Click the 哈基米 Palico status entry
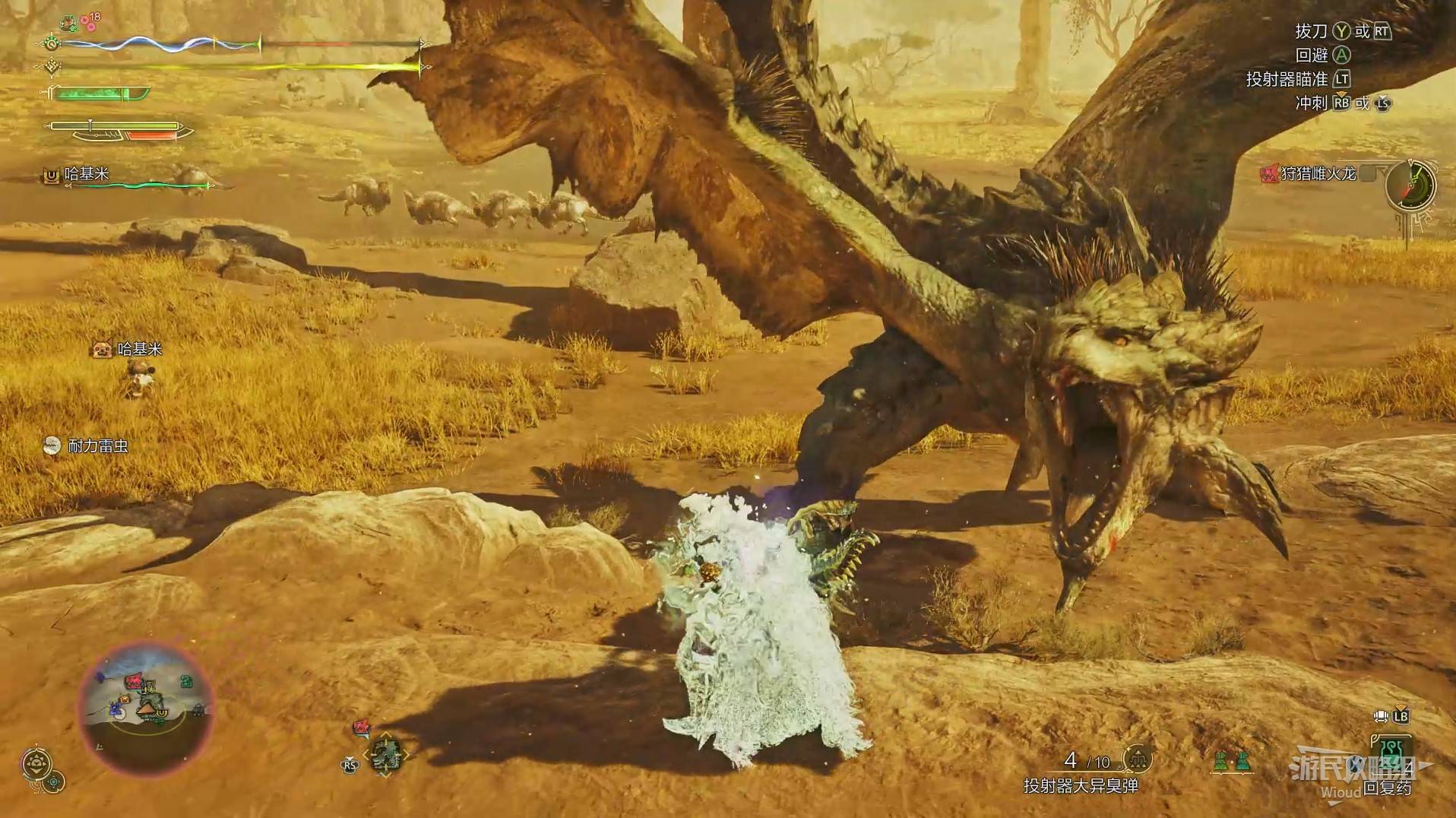The height and width of the screenshot is (818, 1456). [87, 175]
